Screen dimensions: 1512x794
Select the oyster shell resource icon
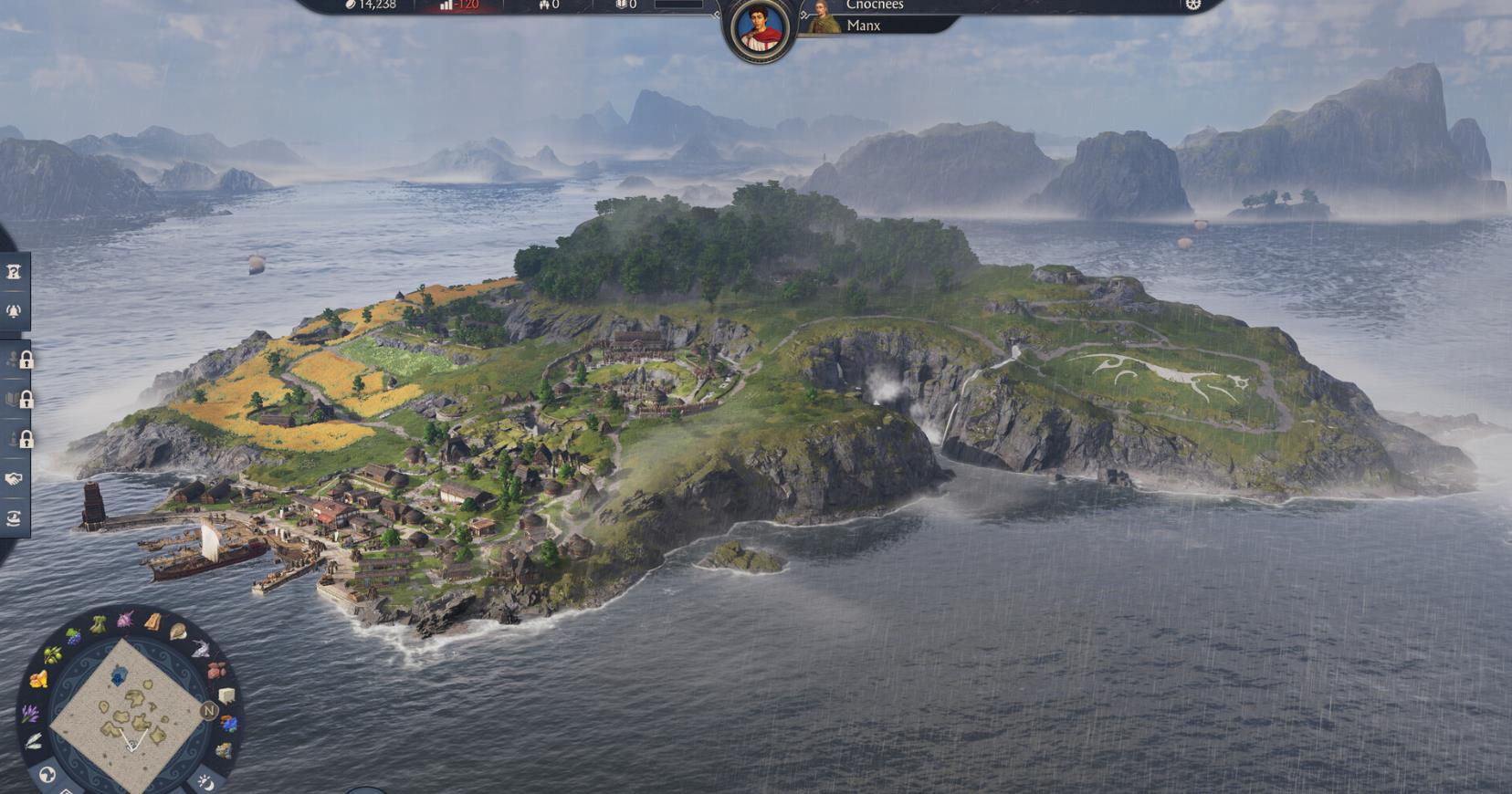(x=178, y=631)
